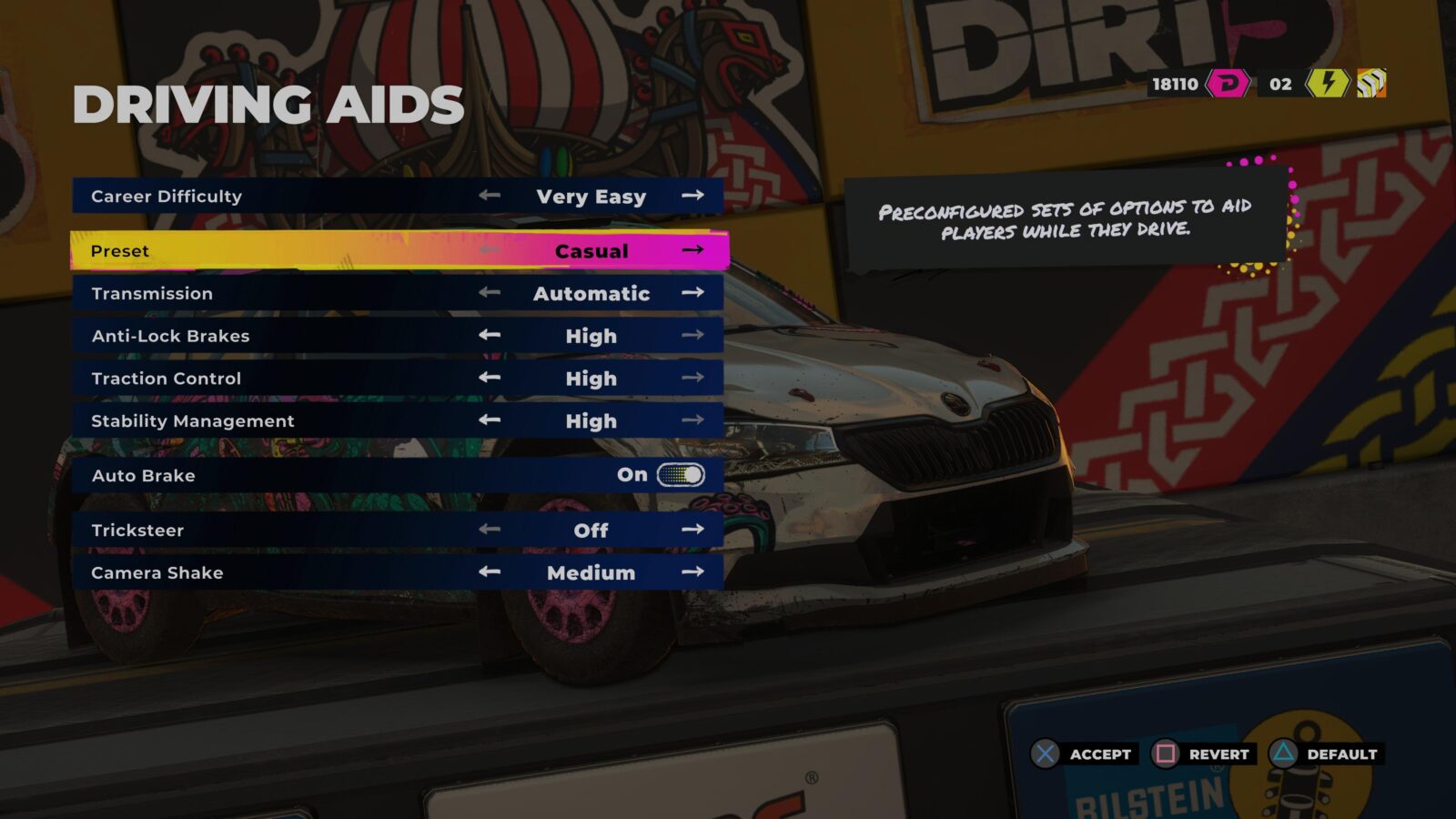Cycle Preset forward using the right arrow
This screenshot has width=1456, height=819.
(692, 250)
